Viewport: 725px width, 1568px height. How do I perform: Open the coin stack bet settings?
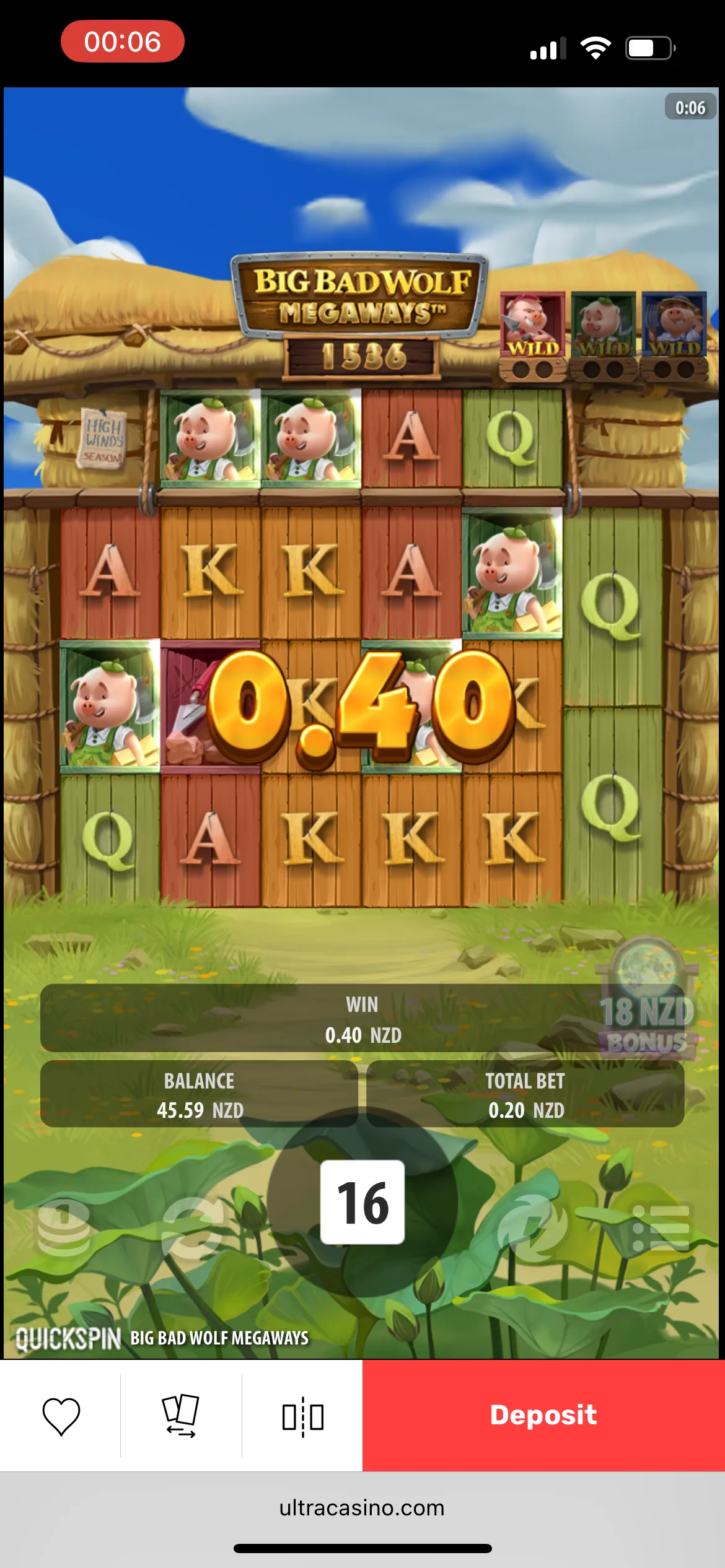63,1228
